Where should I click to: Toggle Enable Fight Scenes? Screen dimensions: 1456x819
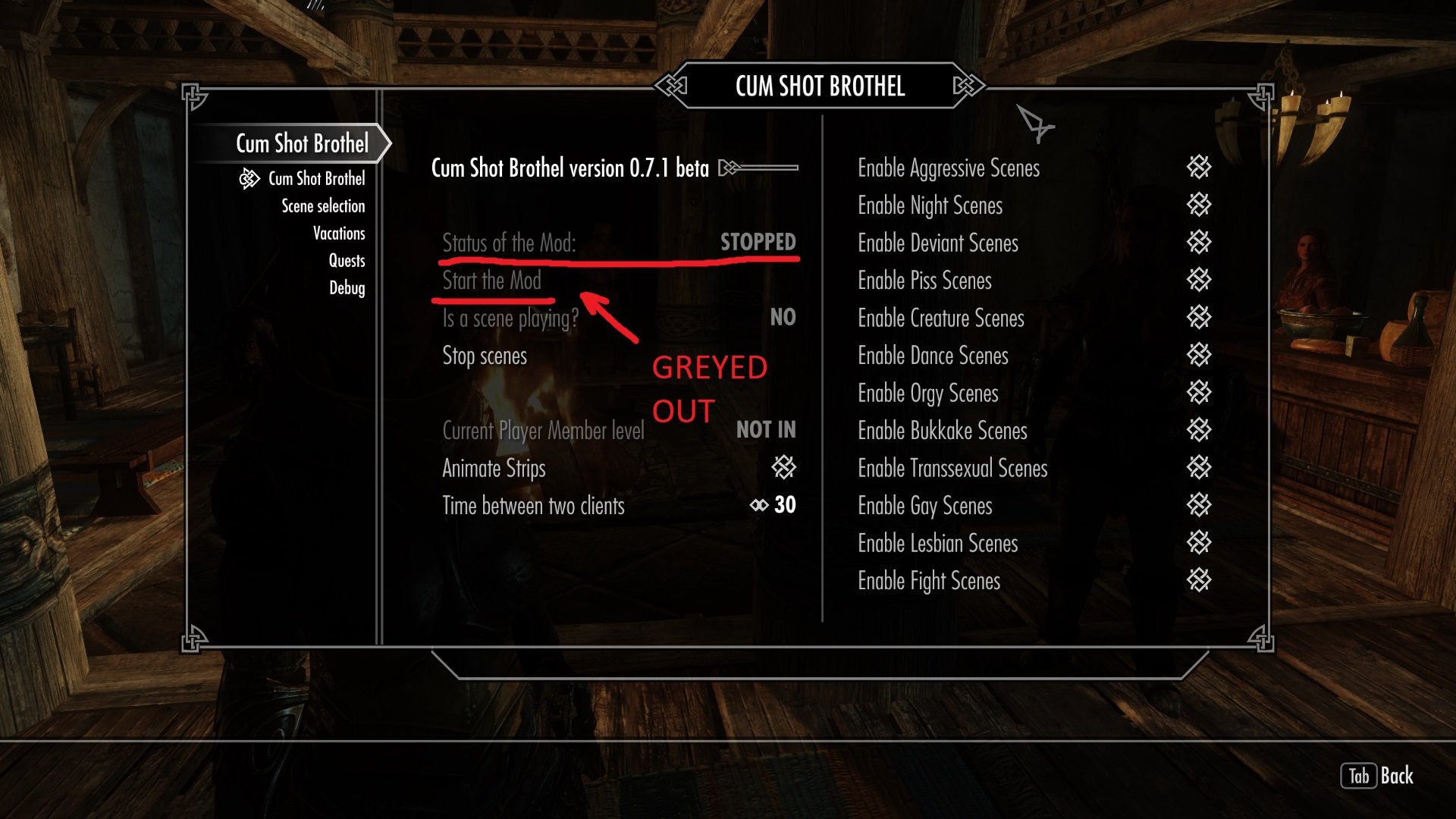(x=1199, y=581)
